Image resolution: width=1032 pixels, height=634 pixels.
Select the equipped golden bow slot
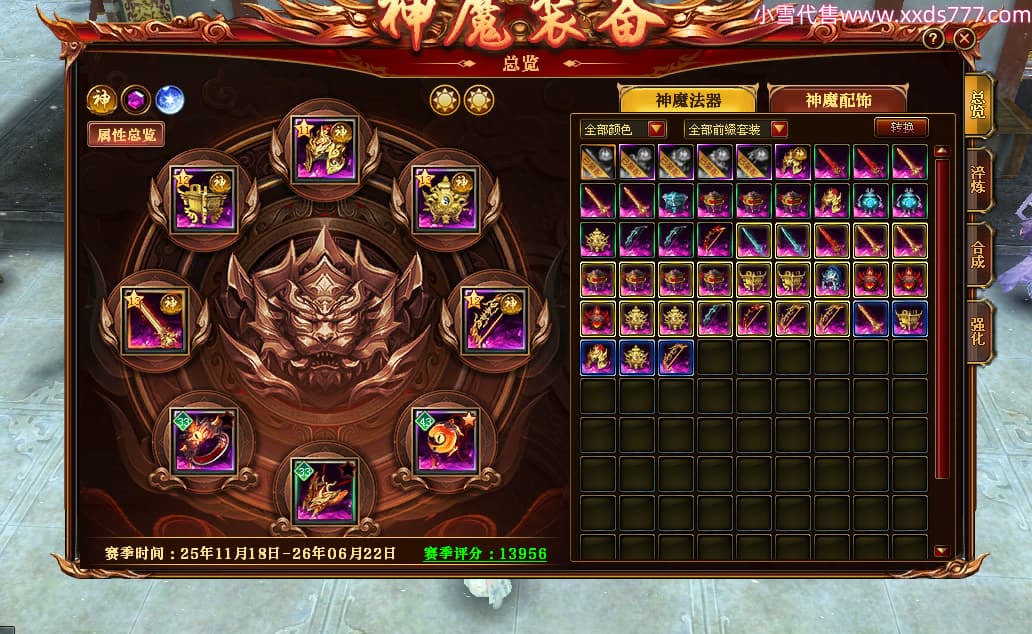point(493,320)
